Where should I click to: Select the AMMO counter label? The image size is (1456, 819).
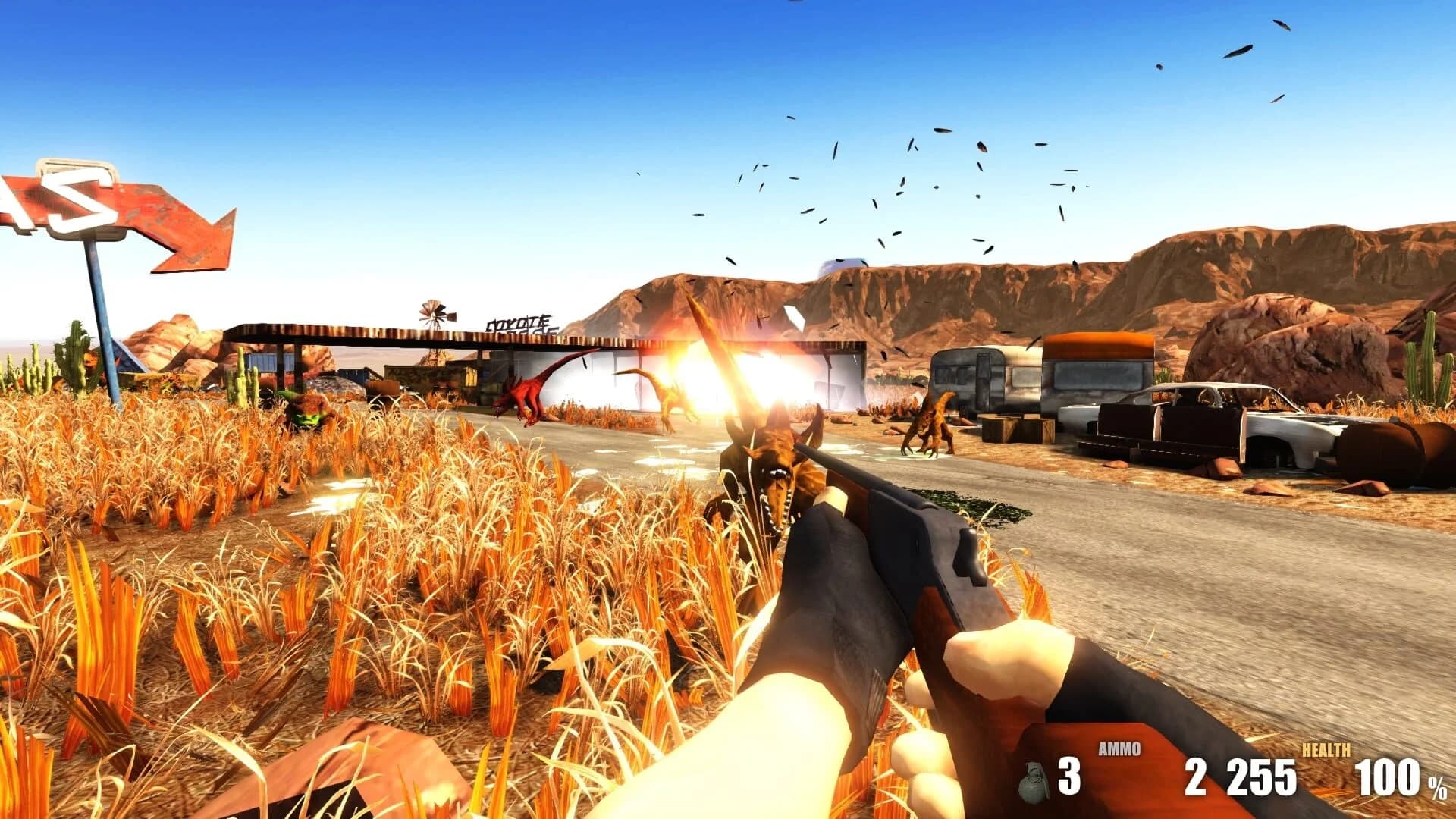click(1121, 749)
